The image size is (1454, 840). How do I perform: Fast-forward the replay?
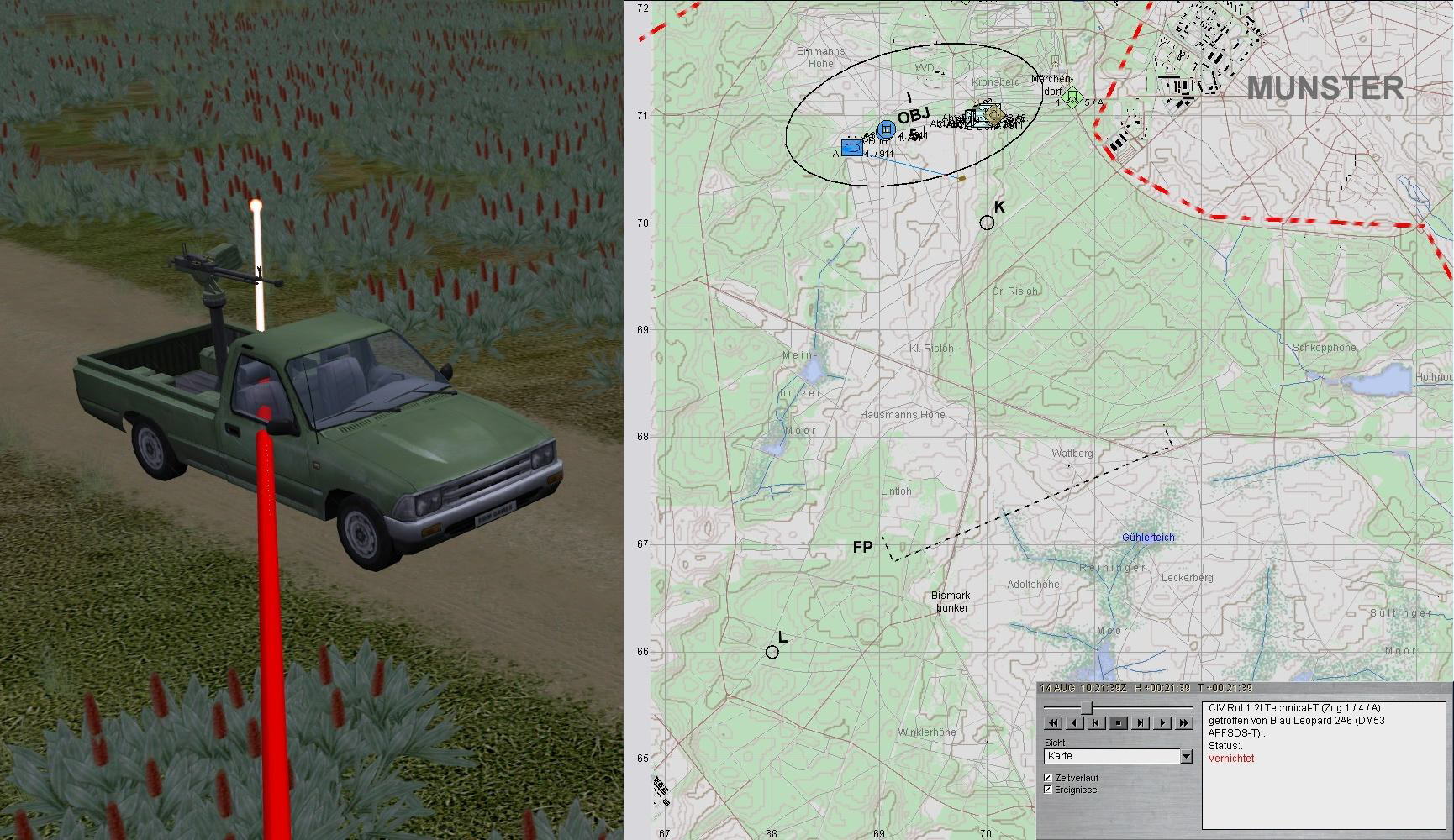1184,722
